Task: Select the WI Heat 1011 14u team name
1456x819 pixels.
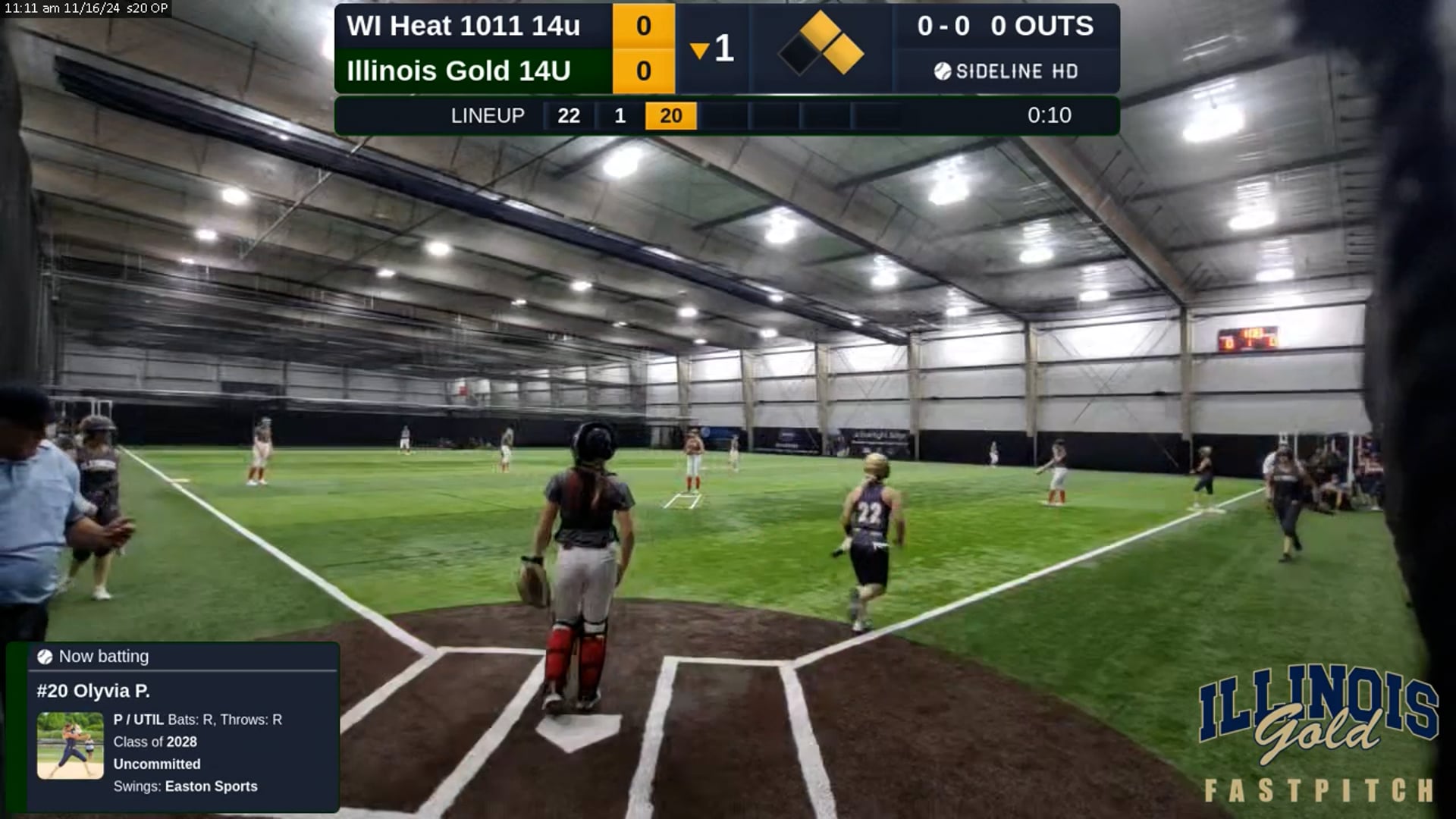Action: [x=463, y=26]
